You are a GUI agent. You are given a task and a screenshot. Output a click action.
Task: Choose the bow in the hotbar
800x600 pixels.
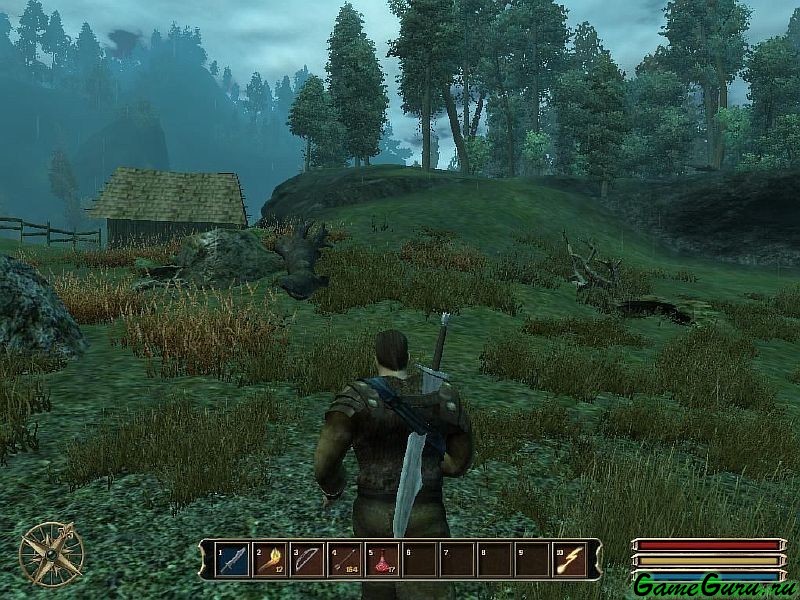pyautogui.click(x=307, y=560)
